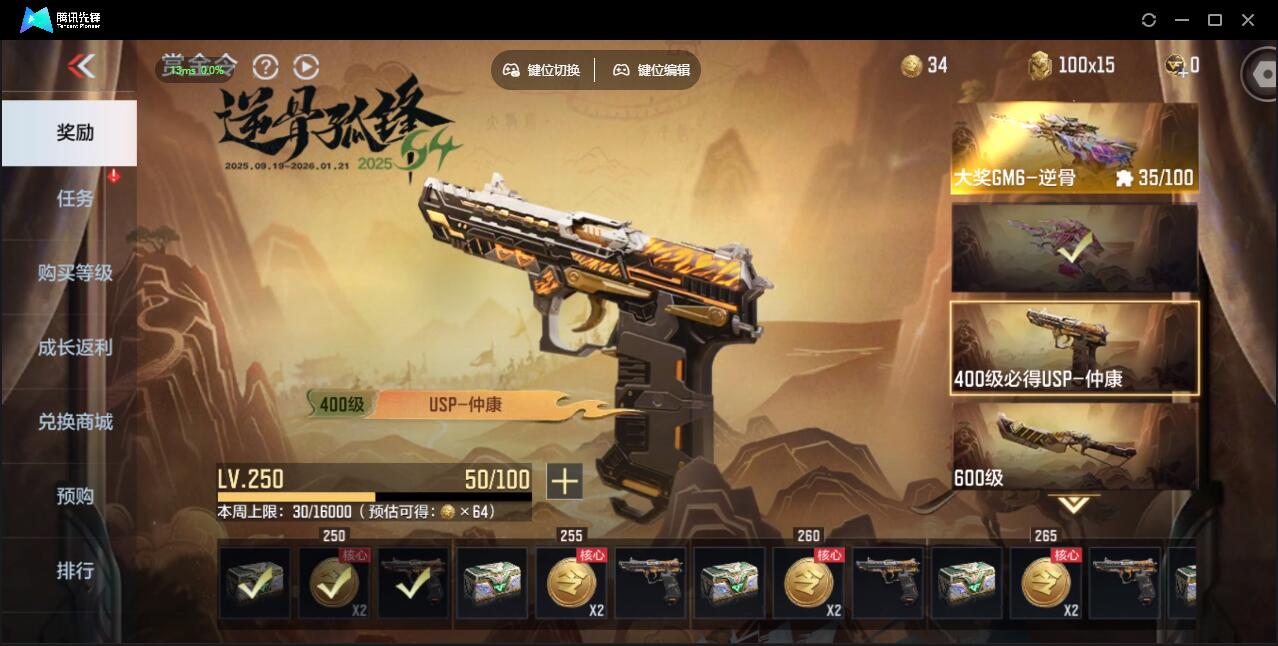Open the 预购 pre-order tab
Viewport: 1278px width, 646px height.
point(75,496)
